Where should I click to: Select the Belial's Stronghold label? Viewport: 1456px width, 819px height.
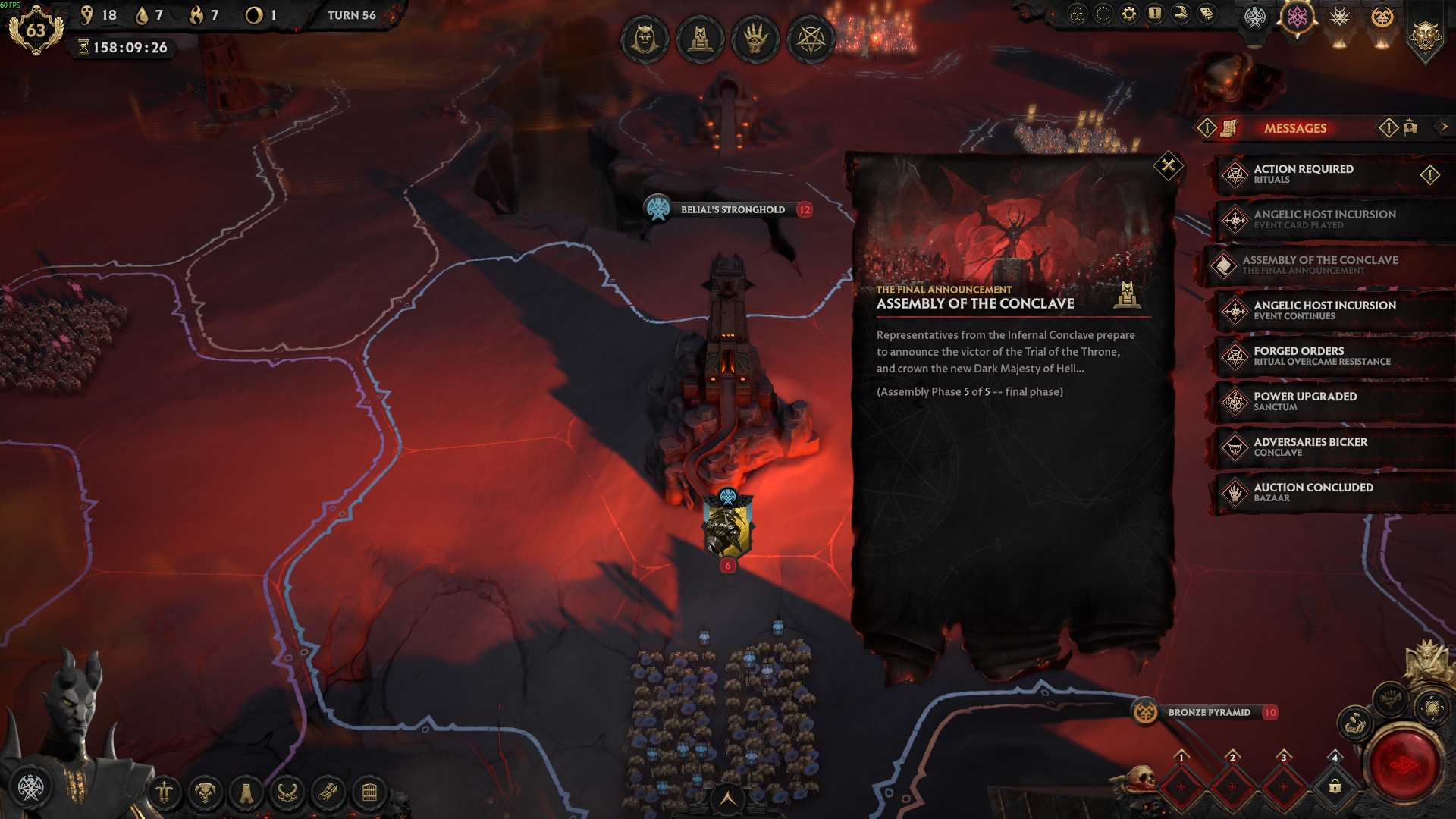pos(732,210)
